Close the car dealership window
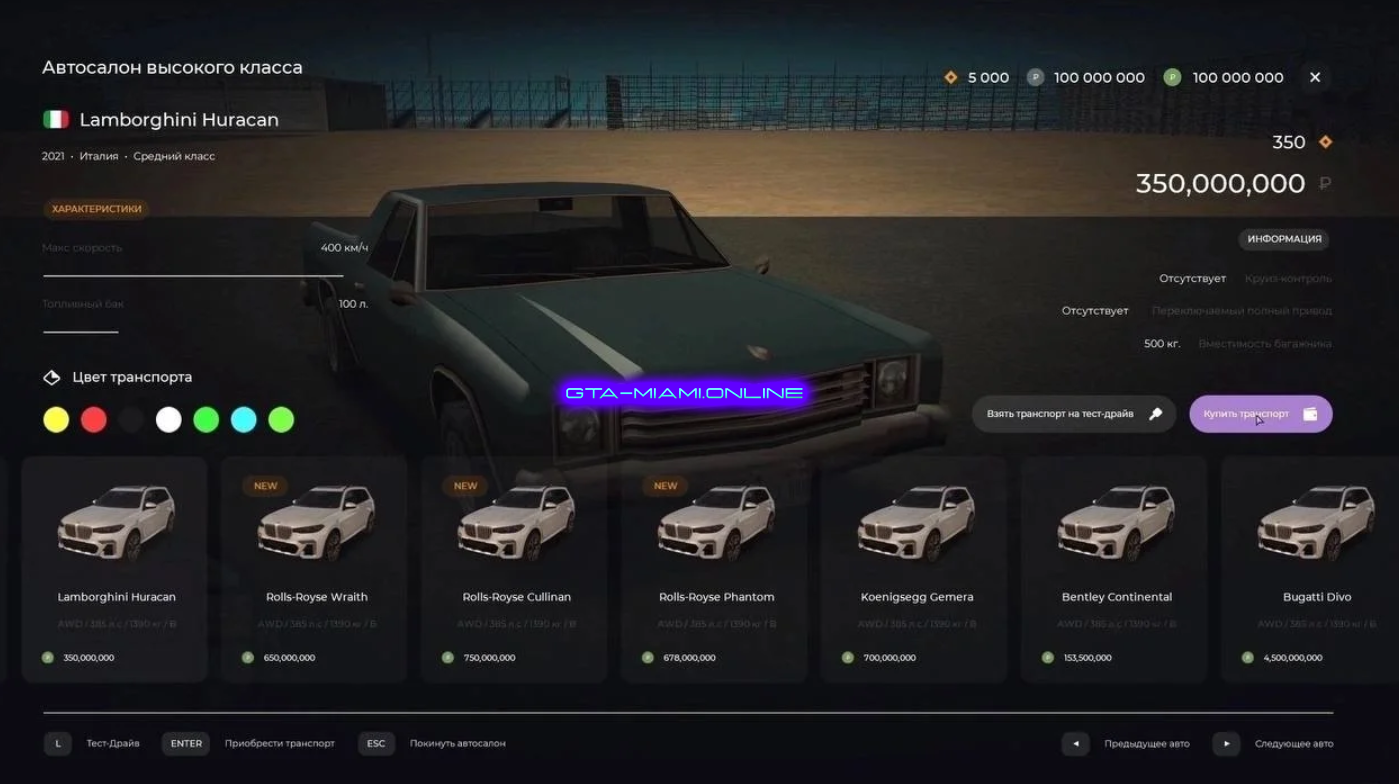Viewport: 1399px width, 784px height. coord(1315,77)
